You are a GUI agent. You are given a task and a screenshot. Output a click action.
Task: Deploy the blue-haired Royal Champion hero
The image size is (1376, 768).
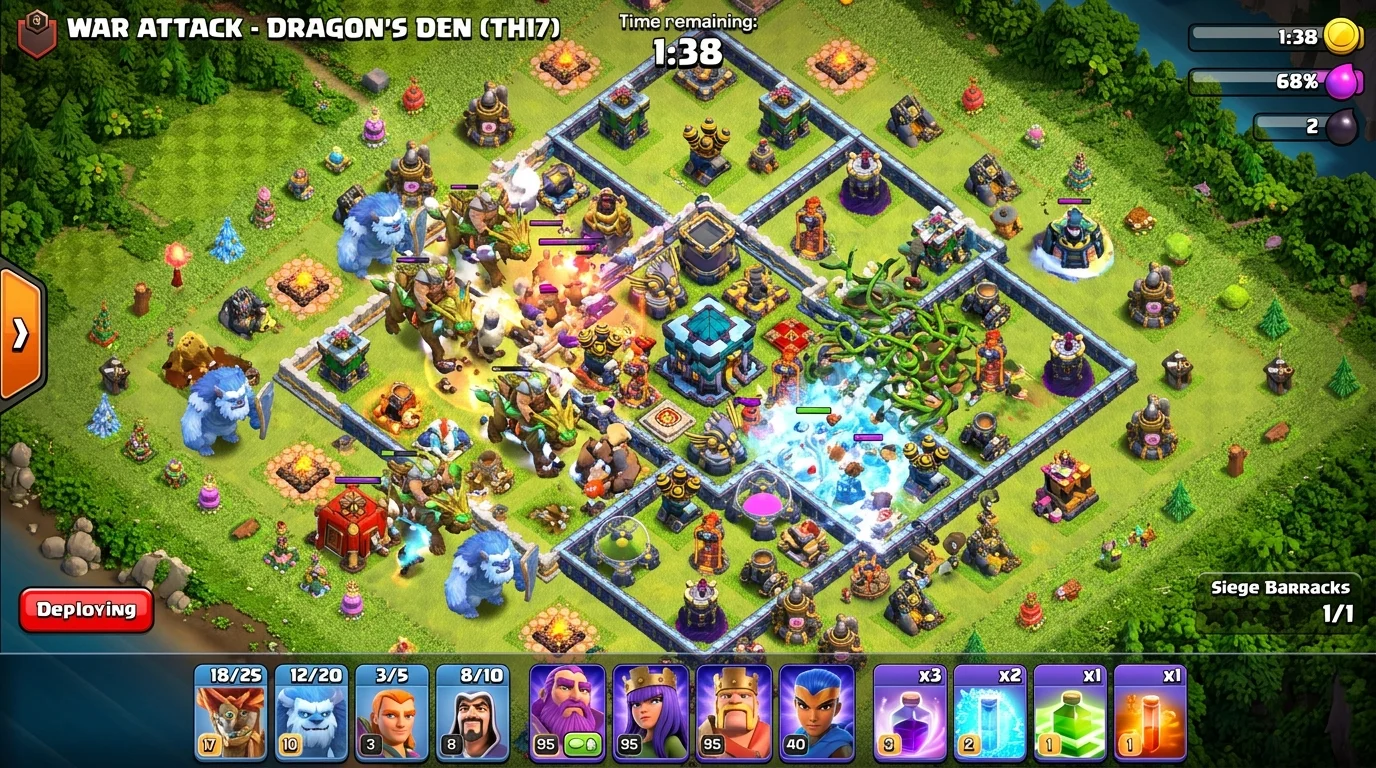pos(816,712)
